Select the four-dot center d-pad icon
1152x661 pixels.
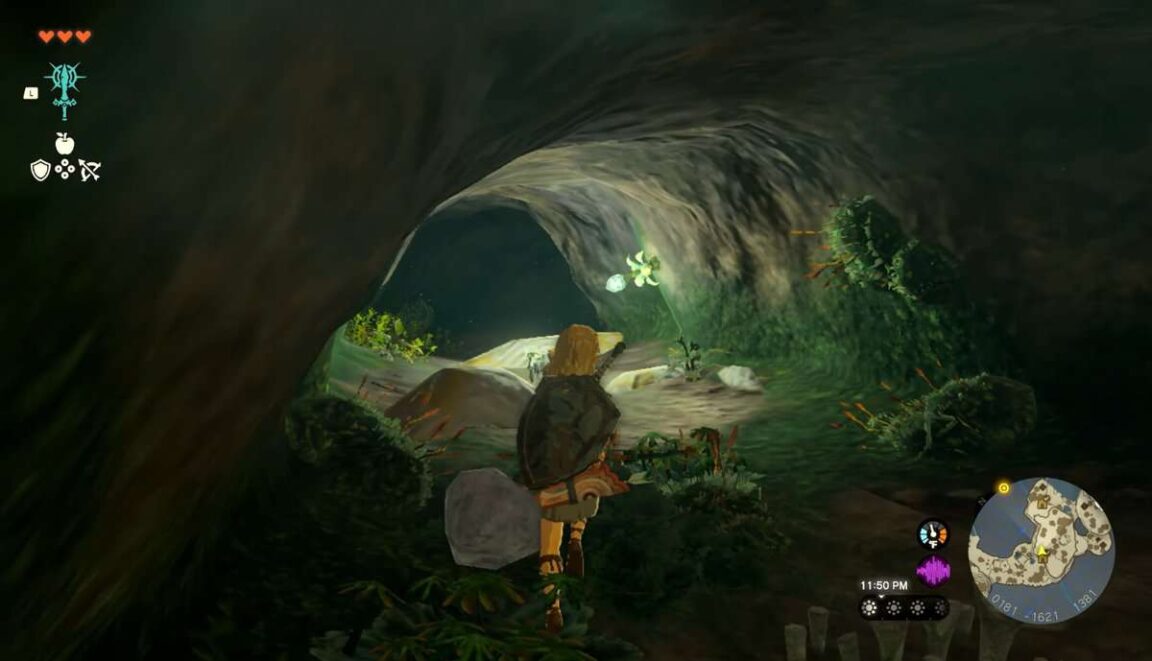click(x=65, y=170)
